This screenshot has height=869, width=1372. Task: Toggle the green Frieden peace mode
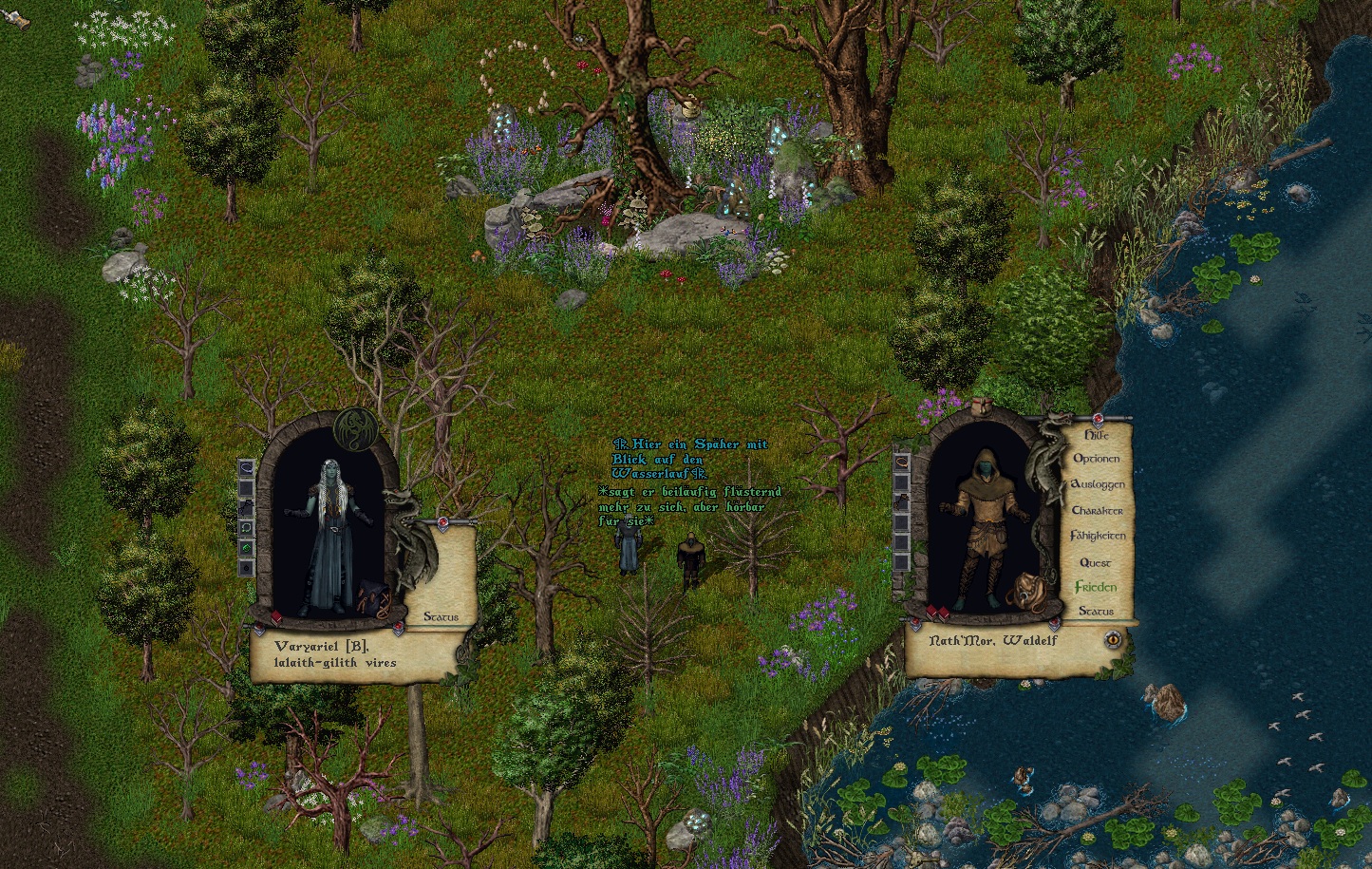[1096, 587]
